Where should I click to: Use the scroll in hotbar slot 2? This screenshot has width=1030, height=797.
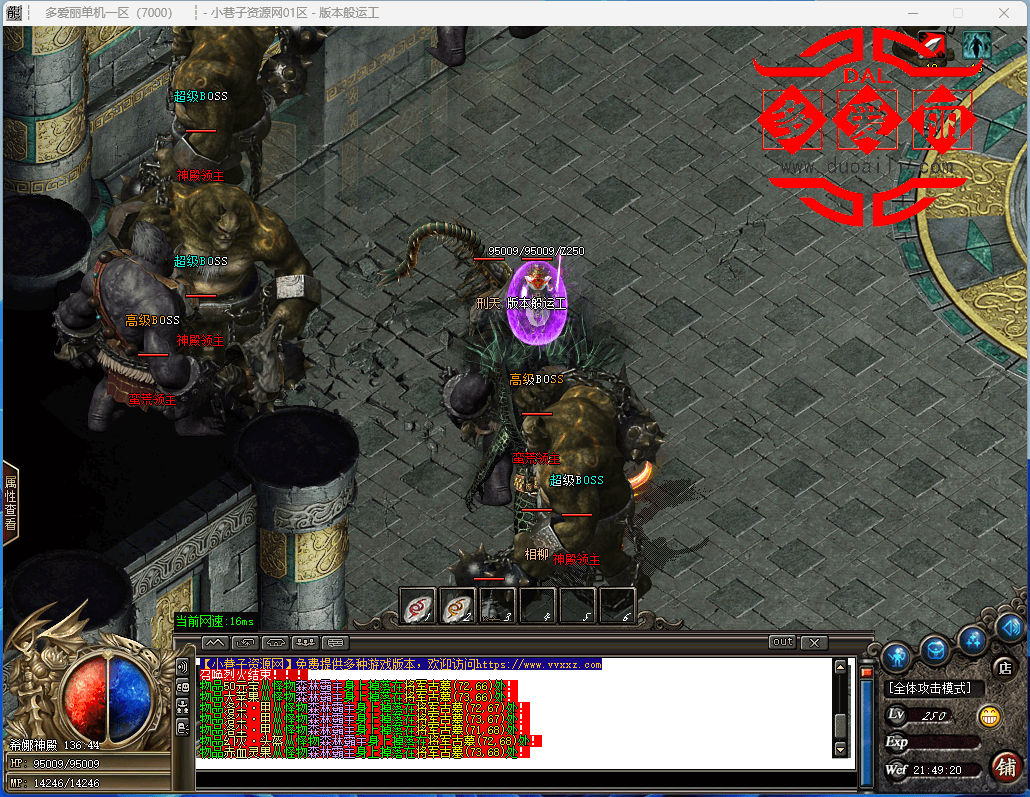click(457, 606)
